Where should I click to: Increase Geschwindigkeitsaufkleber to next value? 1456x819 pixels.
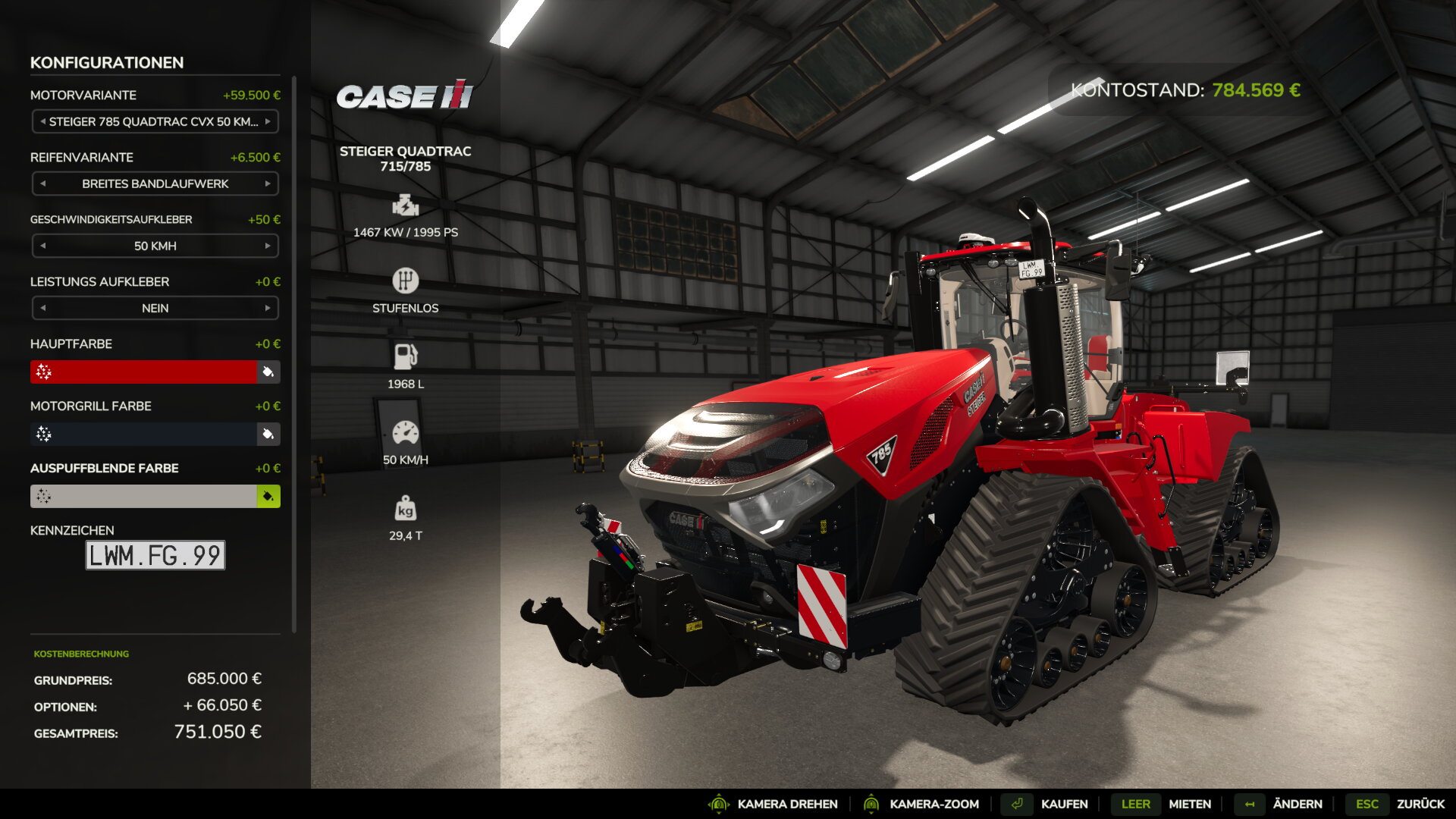(268, 246)
